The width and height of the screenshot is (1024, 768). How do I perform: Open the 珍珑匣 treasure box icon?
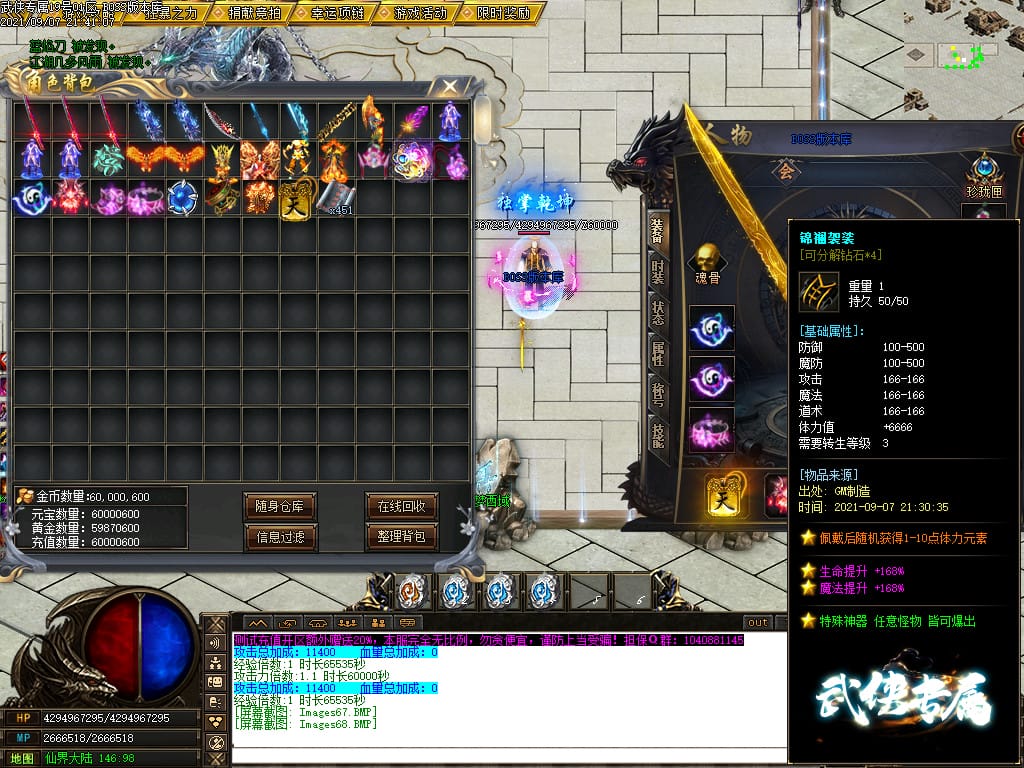[983, 172]
